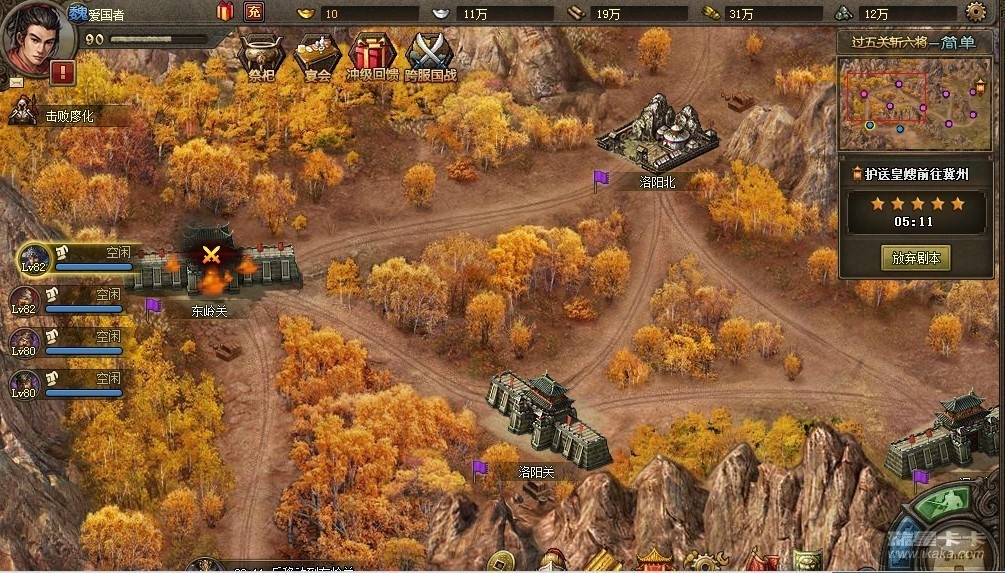Abandon the scenario with 放弃副本
Image resolution: width=1005 pixels, height=573 pixels.
[916, 257]
